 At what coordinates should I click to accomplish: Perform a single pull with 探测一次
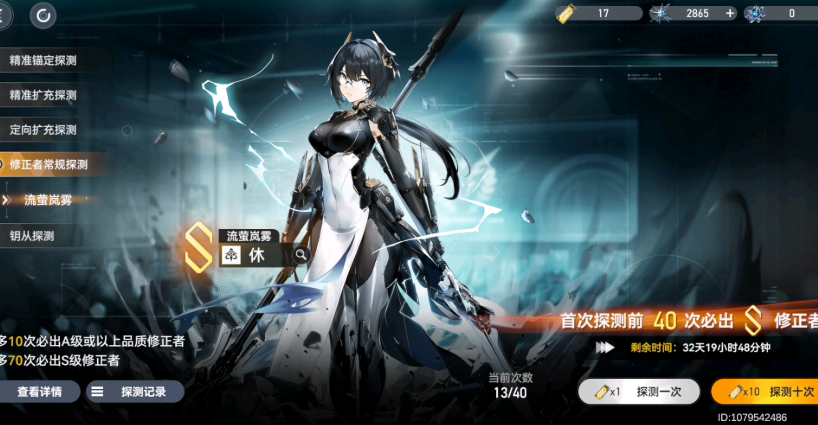point(638,392)
